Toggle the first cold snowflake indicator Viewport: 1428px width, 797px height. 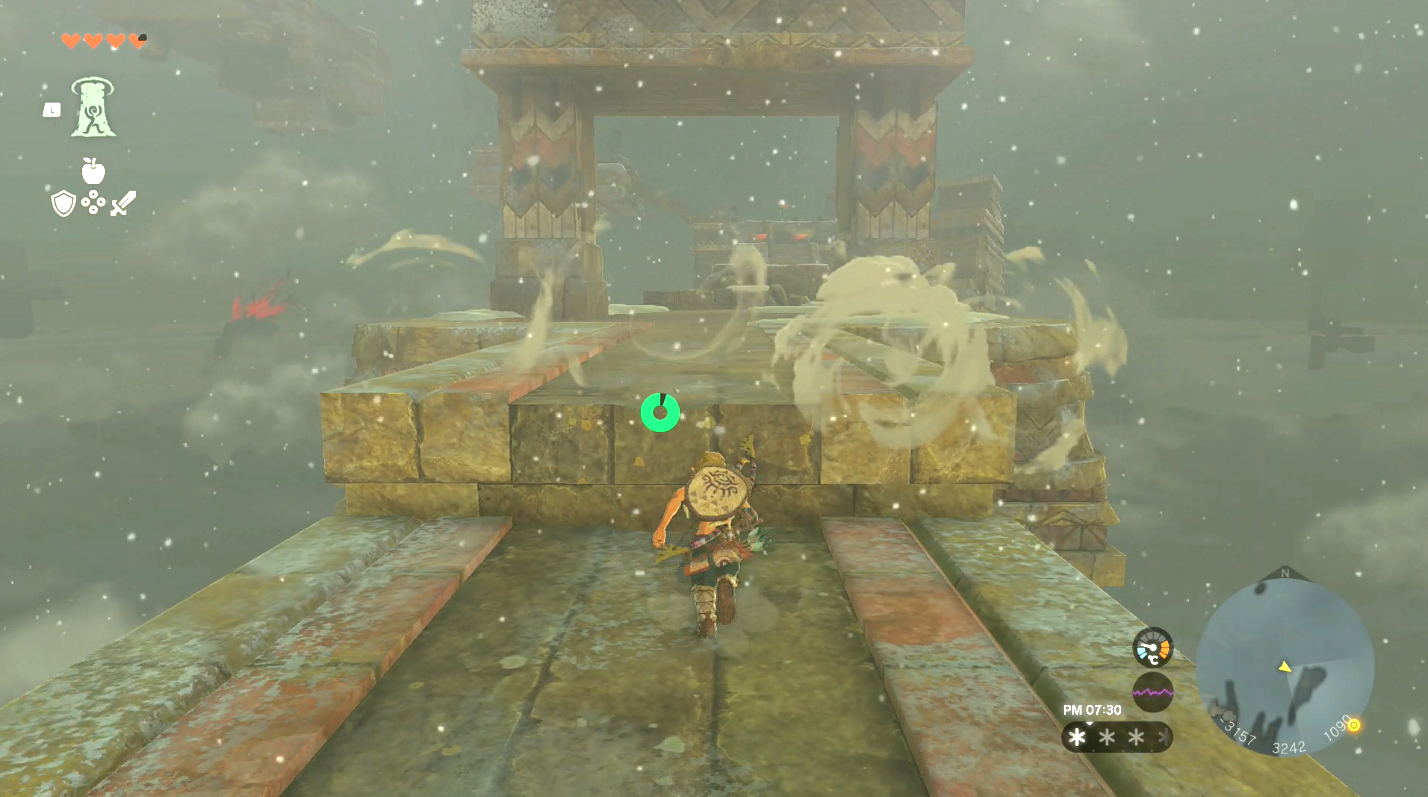tap(1075, 735)
